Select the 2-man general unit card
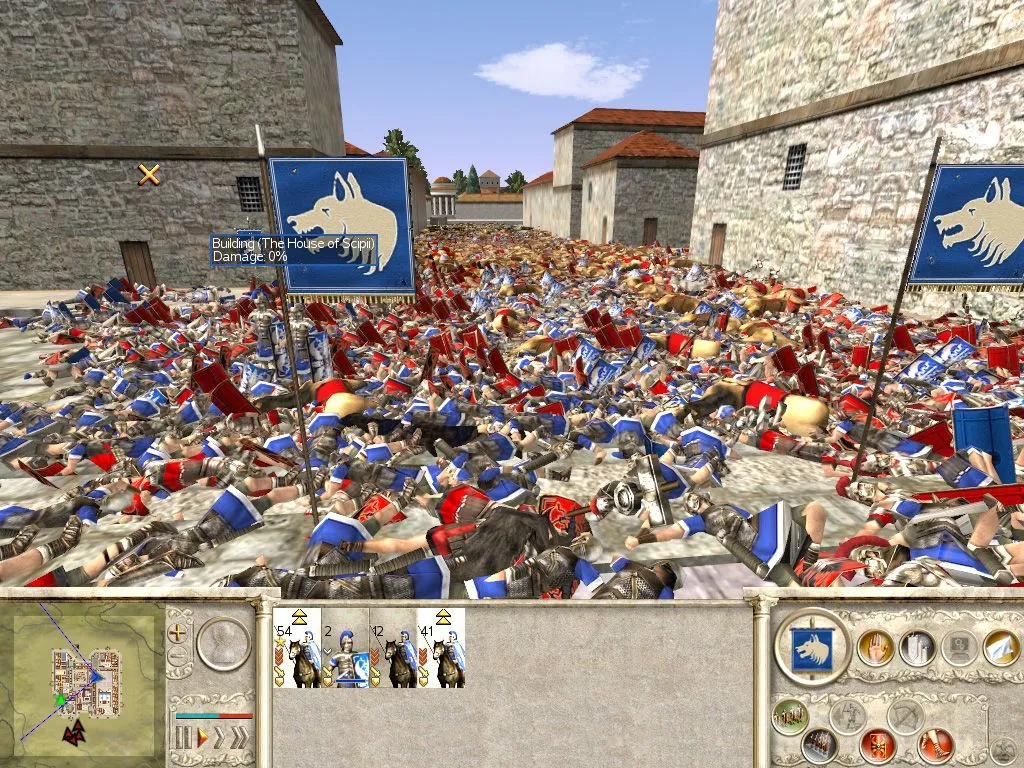This screenshot has width=1024, height=768. pyautogui.click(x=345, y=647)
